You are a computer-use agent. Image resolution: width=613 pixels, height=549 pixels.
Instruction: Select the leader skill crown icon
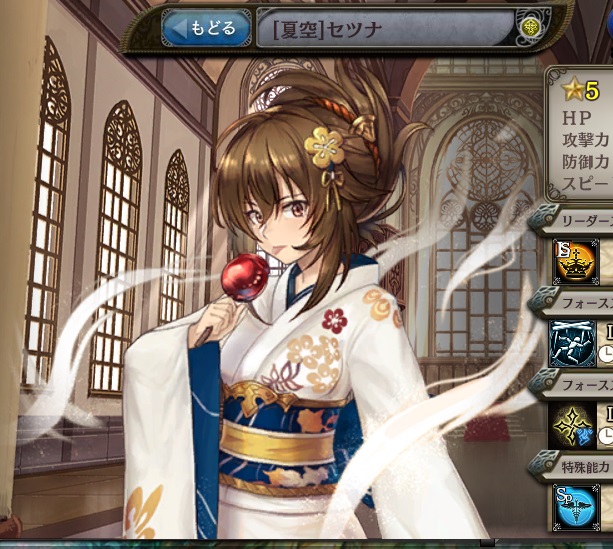[x=574, y=261]
